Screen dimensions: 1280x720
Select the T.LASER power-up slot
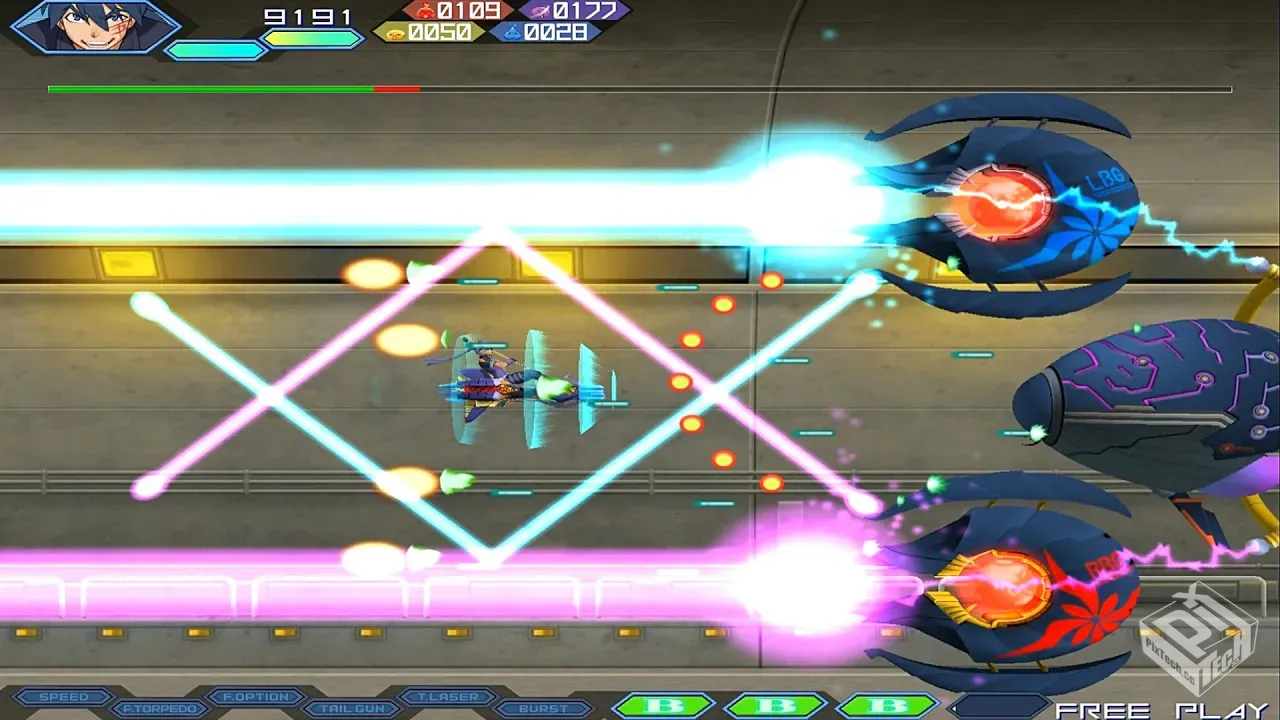point(448,697)
